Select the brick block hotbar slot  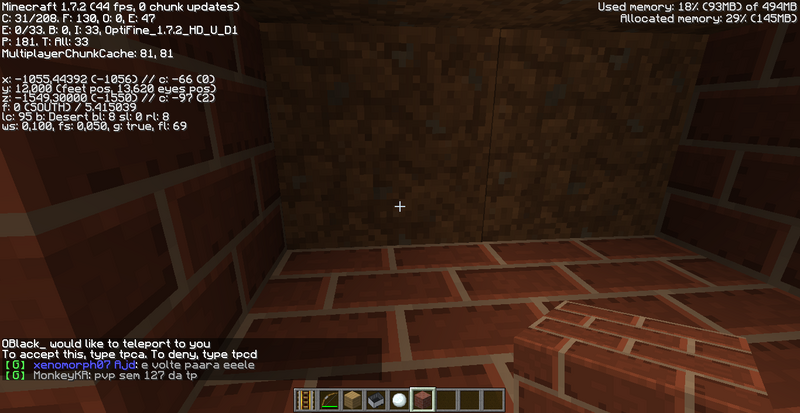[422, 400]
